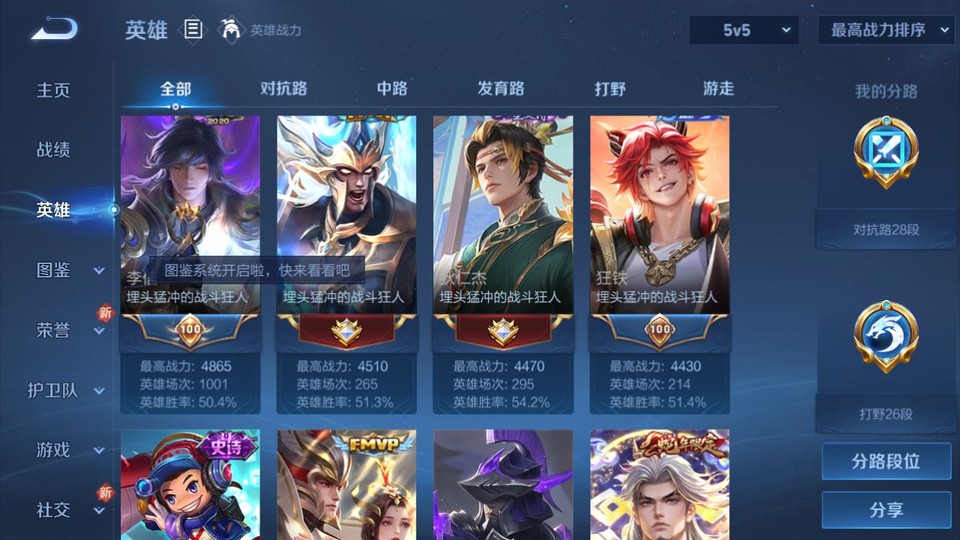Expand the 图鉴 sidebar menu
Screen dimensions: 960x540
pyautogui.click(x=66, y=270)
